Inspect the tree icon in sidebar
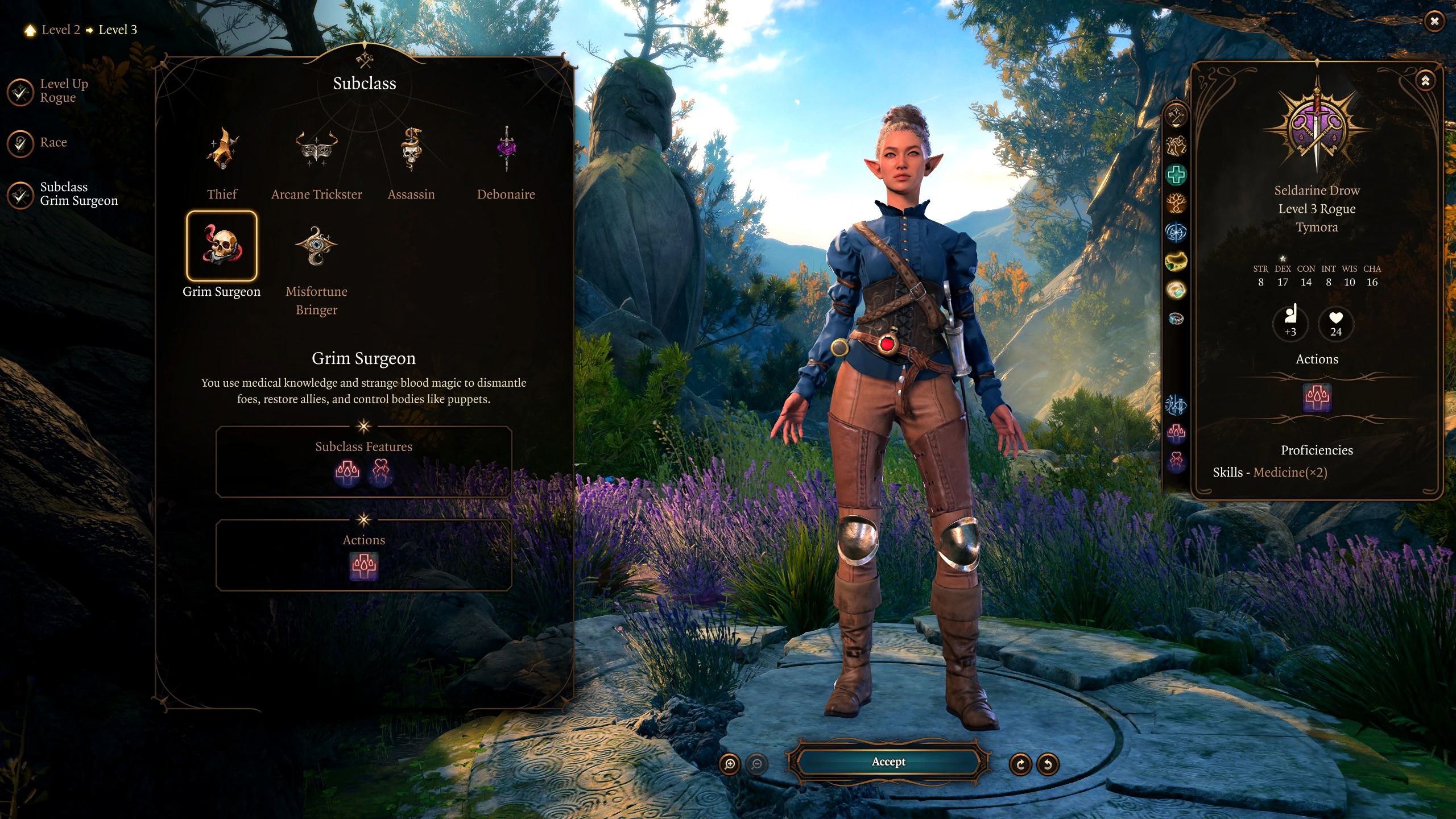 [x=1176, y=203]
